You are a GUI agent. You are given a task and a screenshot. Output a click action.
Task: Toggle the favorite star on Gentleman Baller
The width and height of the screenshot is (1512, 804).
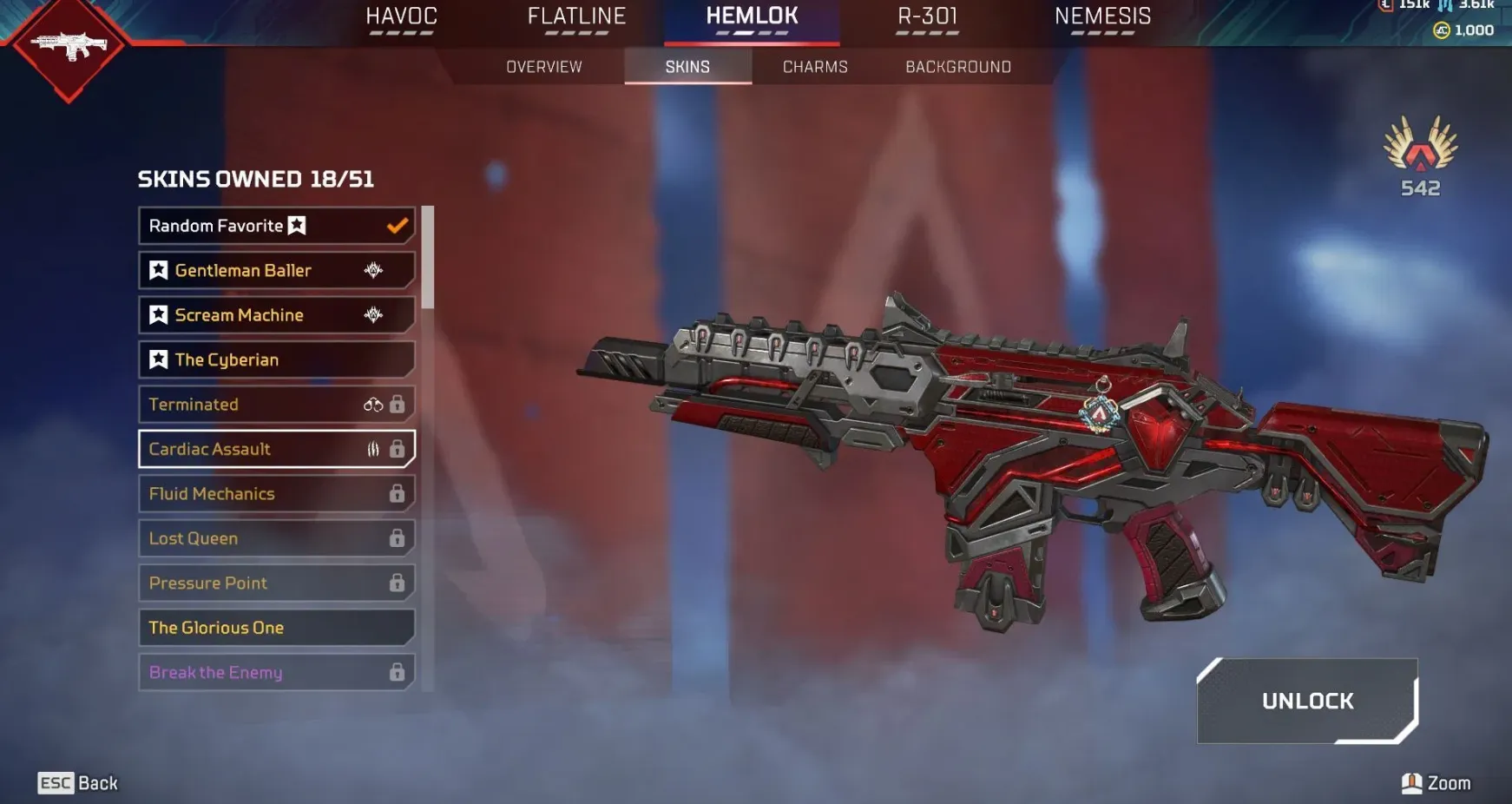pos(158,270)
